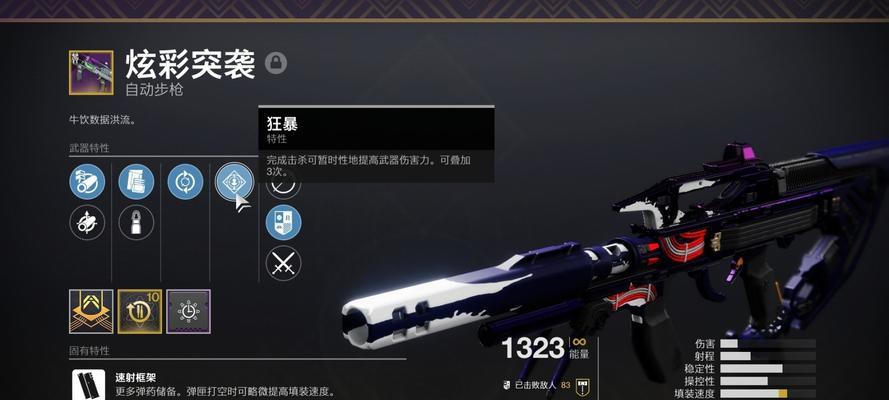Select the circular arrows reload perk

coord(185,182)
